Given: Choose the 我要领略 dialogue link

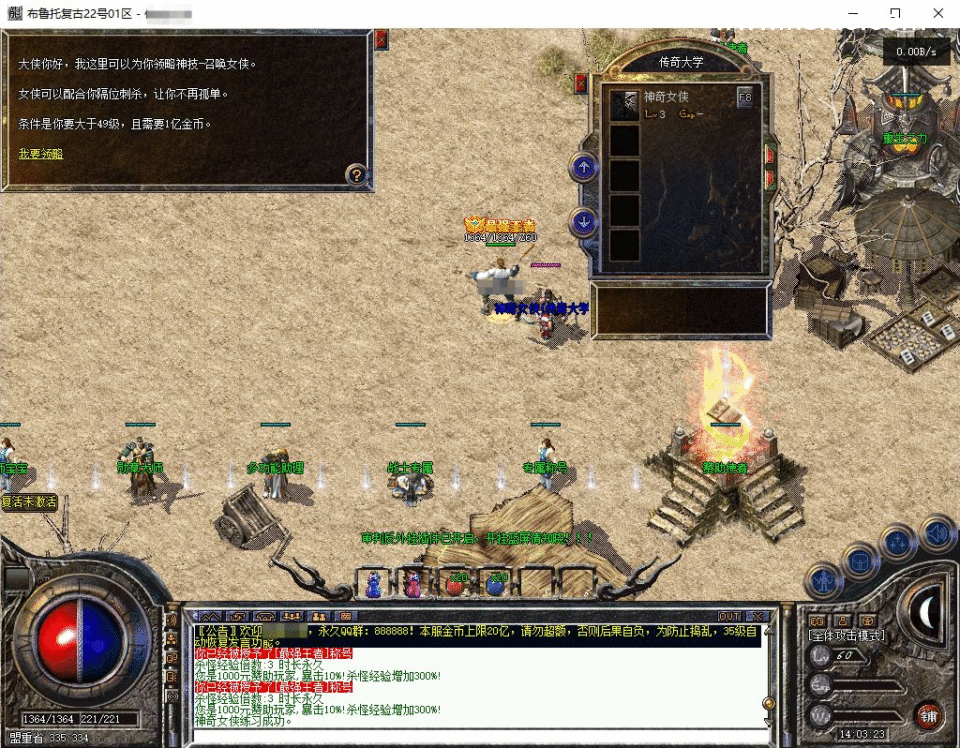Looking at the screenshot, I should pyautogui.click(x=41, y=153).
